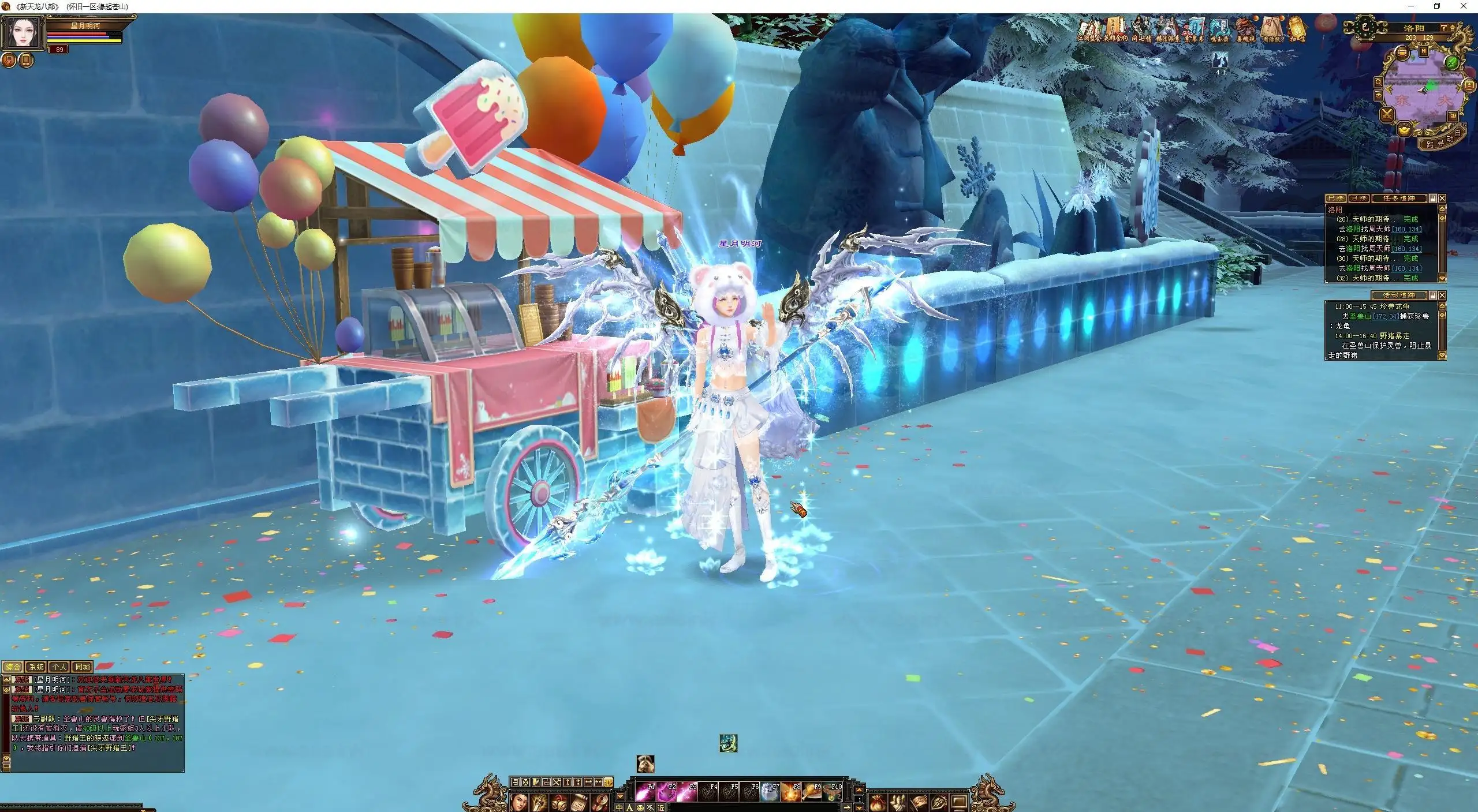Switch to the 个人 chat tab
Image resolution: width=1478 pixels, height=812 pixels.
click(59, 667)
